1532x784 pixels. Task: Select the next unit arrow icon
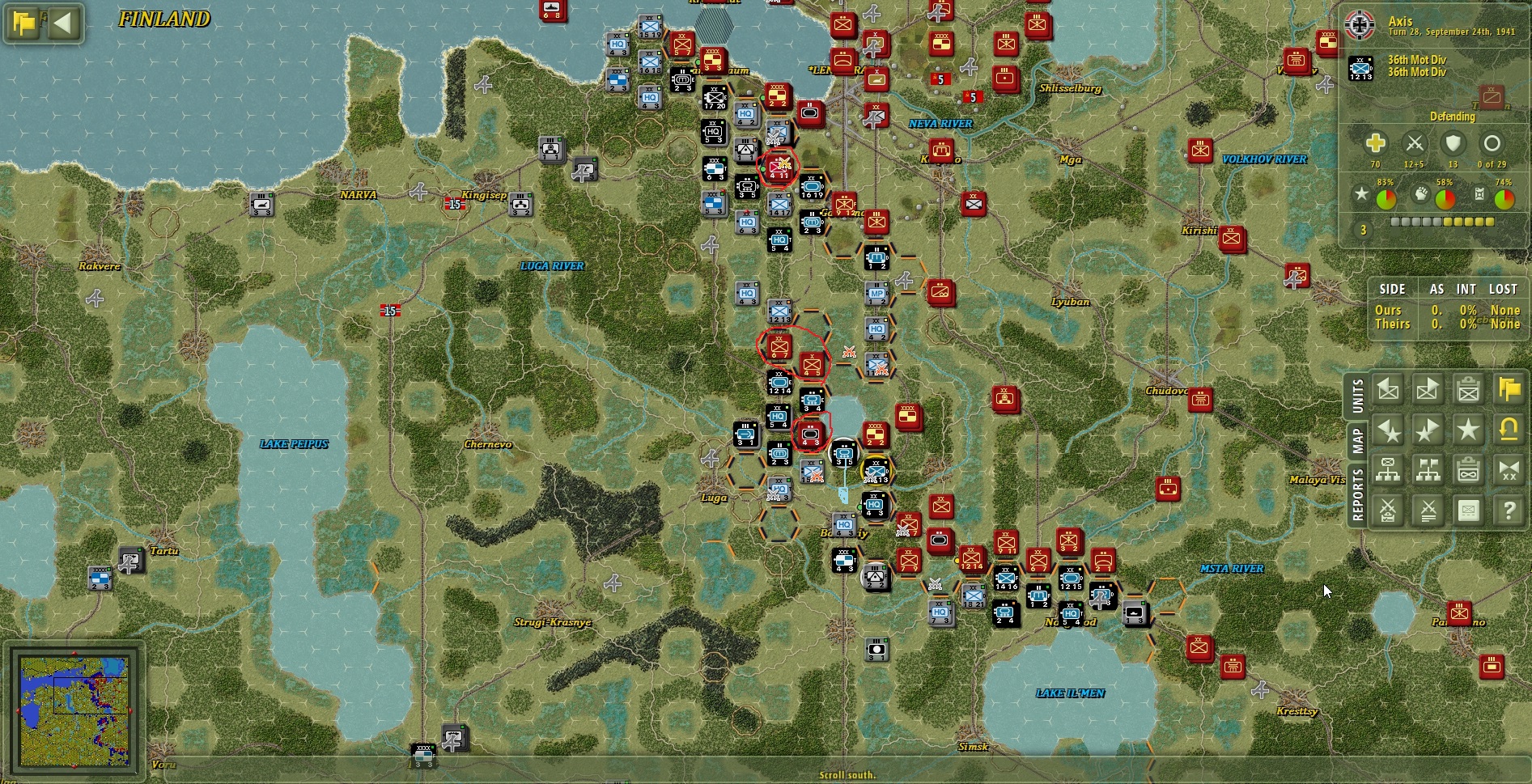(x=1427, y=390)
